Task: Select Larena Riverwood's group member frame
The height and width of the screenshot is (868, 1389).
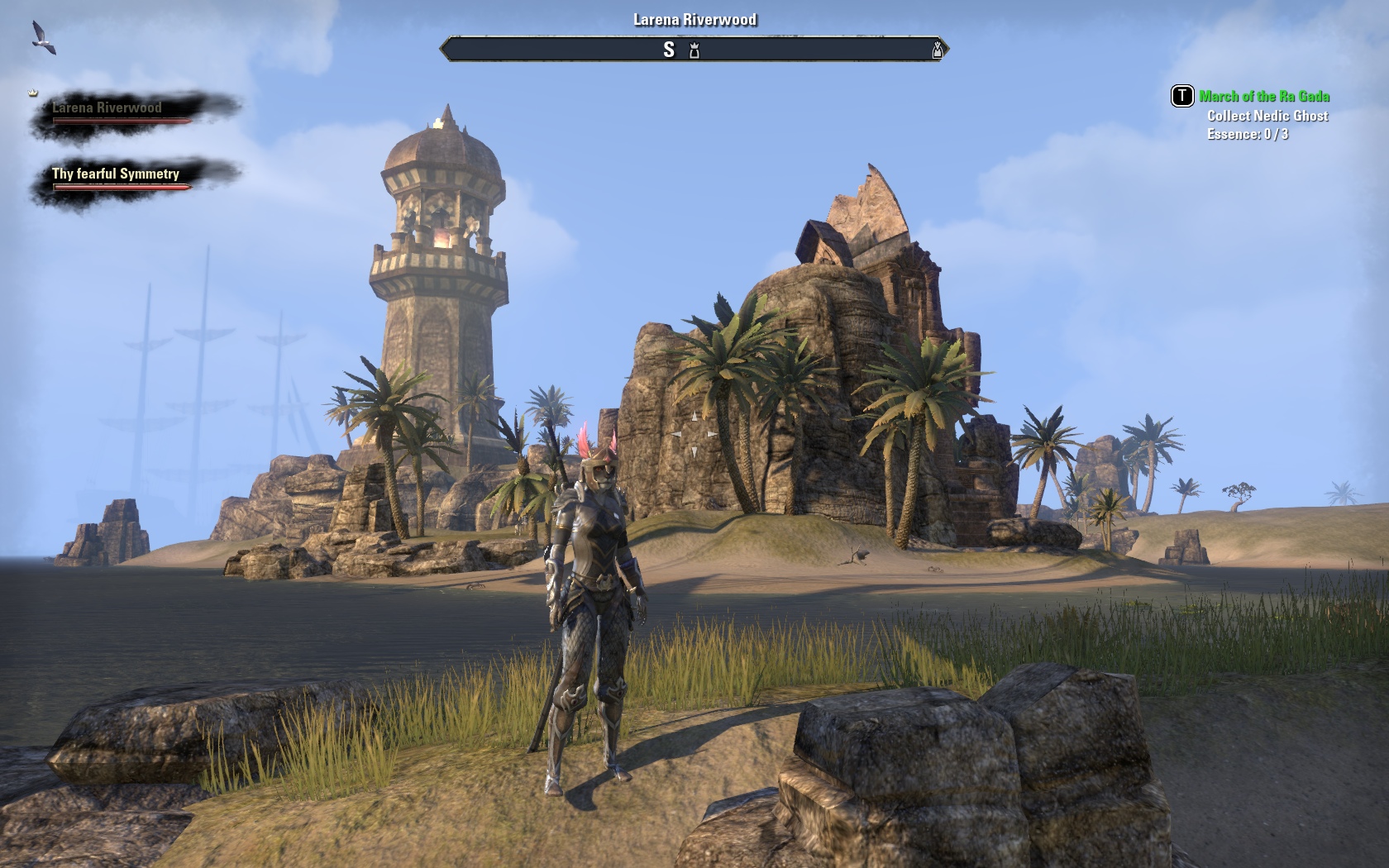Action: coord(122,113)
